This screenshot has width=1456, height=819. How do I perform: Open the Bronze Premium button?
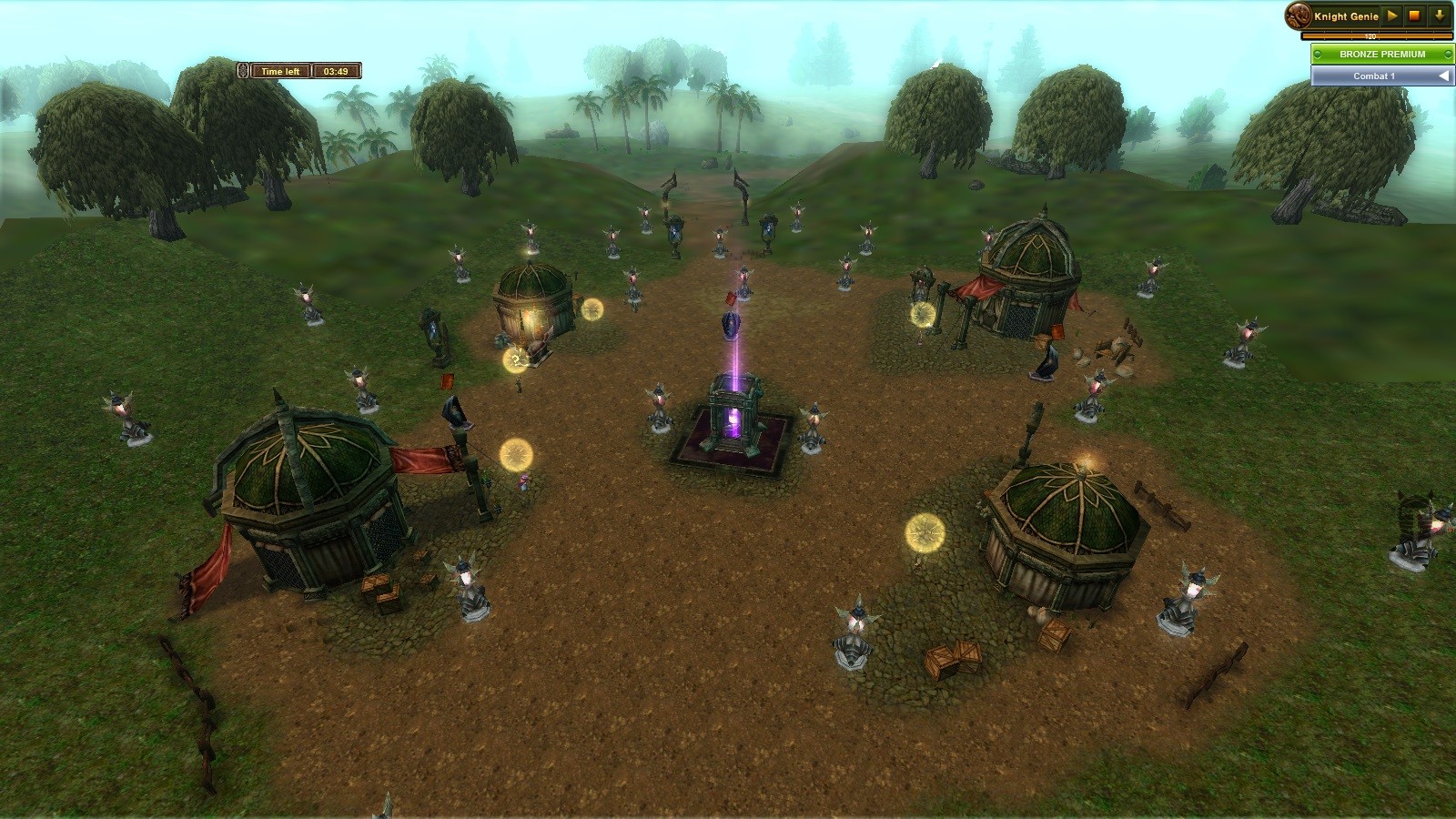point(1381,54)
